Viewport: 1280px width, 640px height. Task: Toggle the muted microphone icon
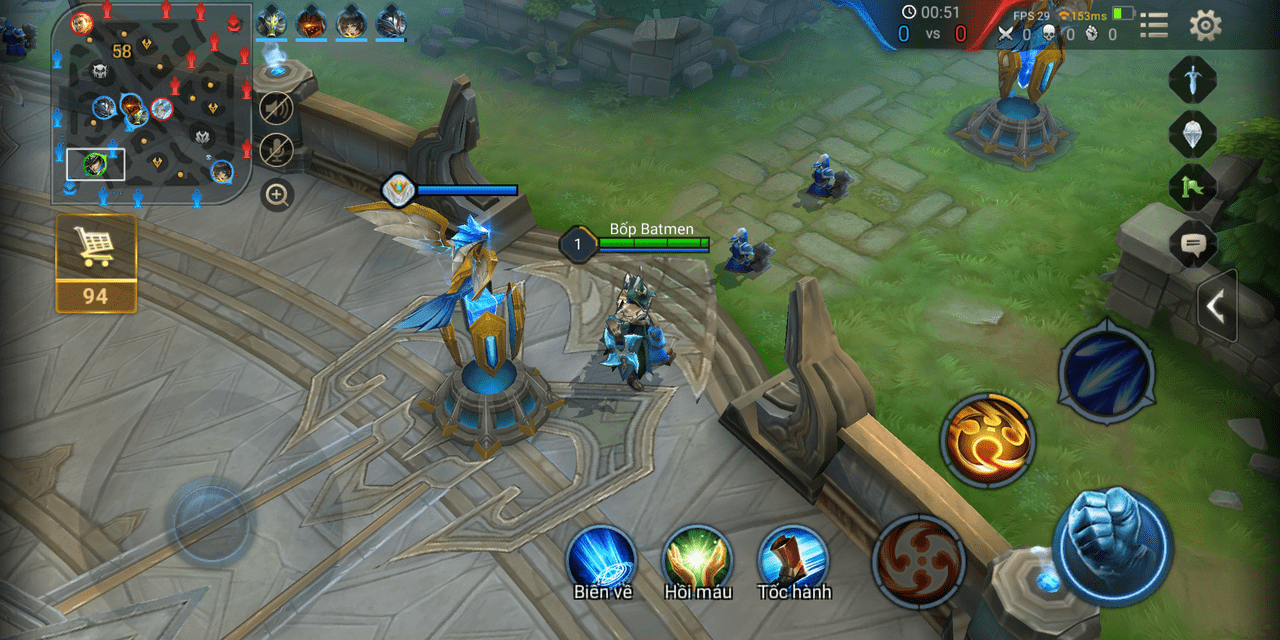276,150
